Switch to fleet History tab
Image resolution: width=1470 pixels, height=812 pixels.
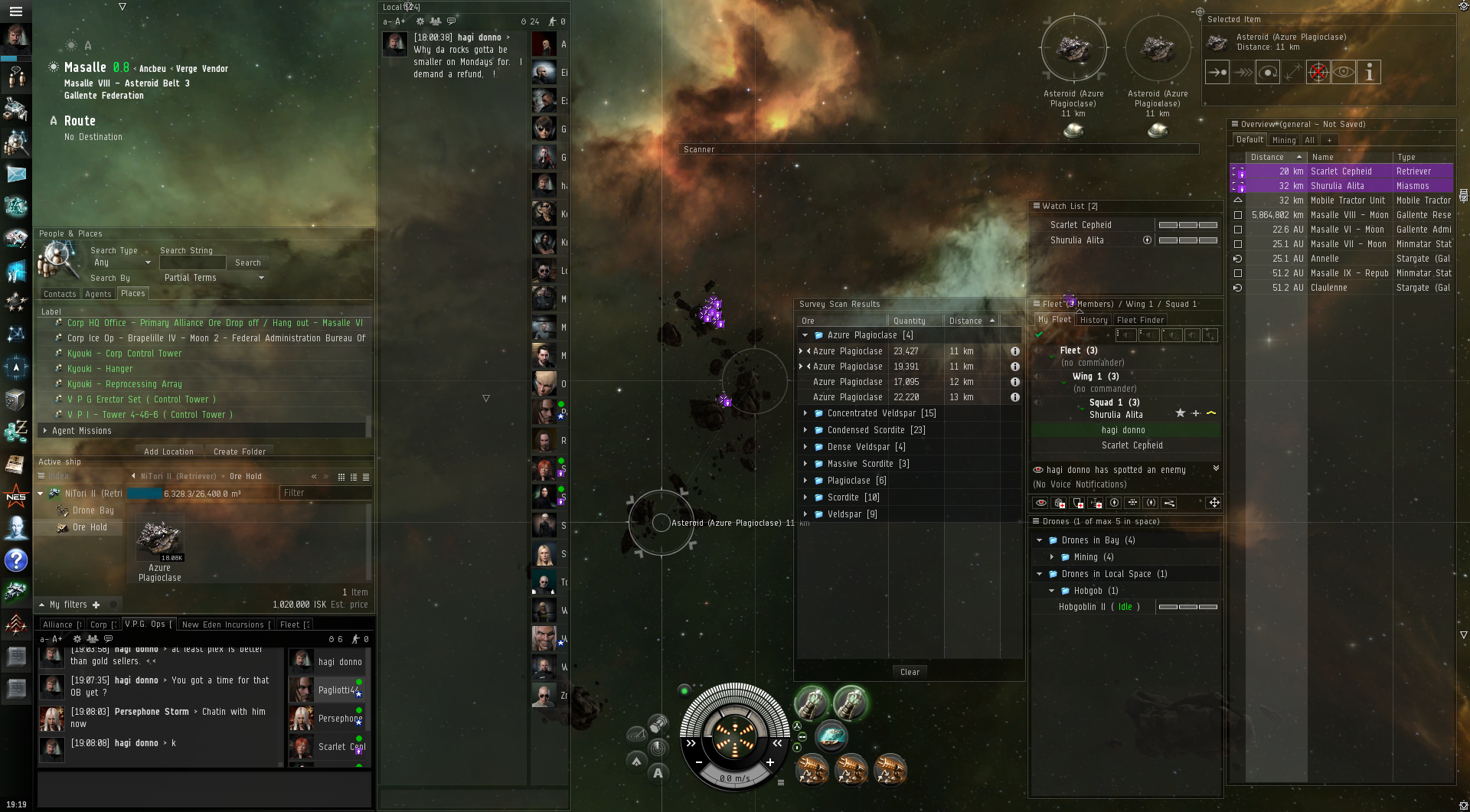[x=1093, y=320]
